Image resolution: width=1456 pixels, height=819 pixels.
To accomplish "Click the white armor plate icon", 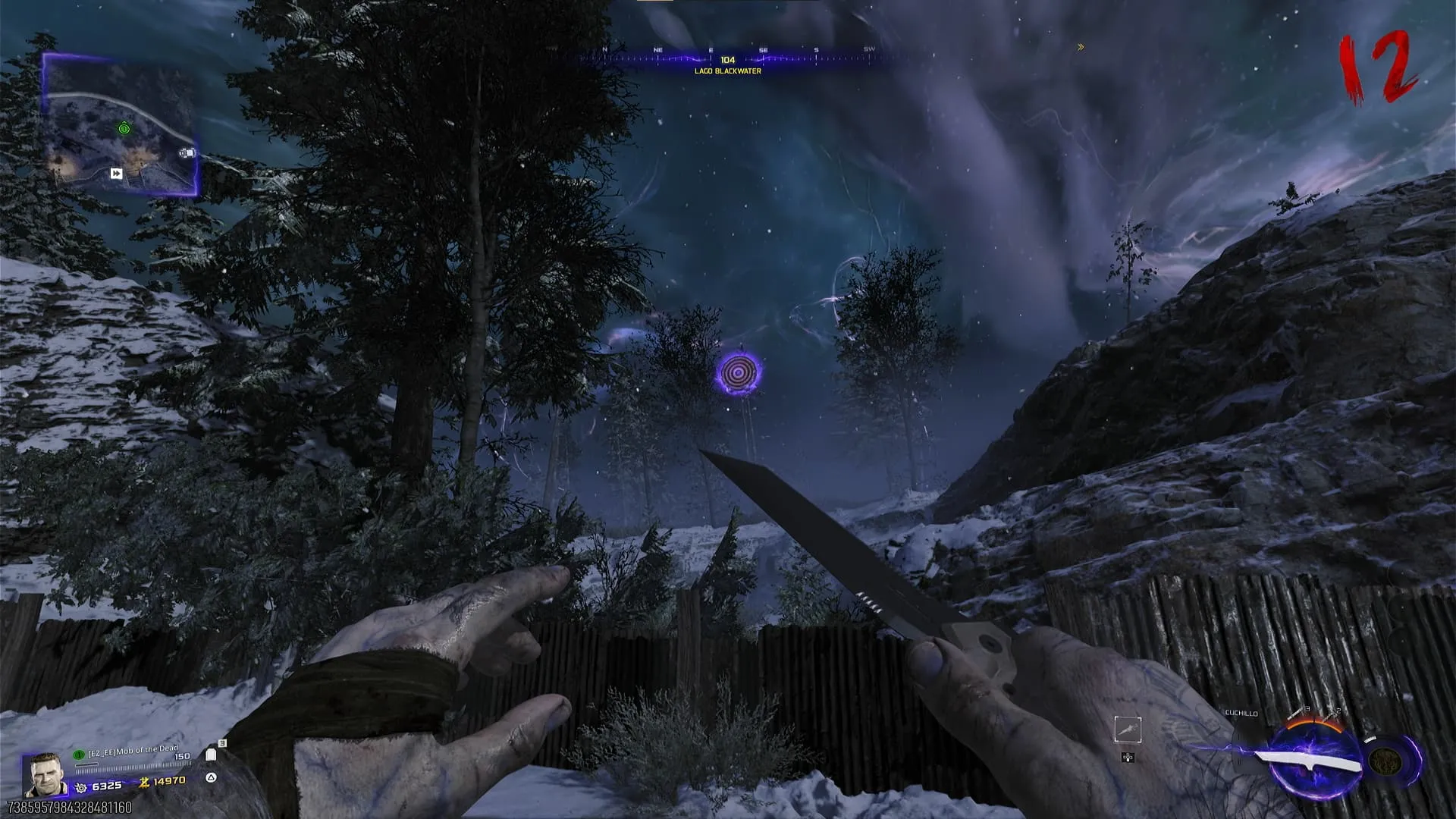I will (211, 755).
